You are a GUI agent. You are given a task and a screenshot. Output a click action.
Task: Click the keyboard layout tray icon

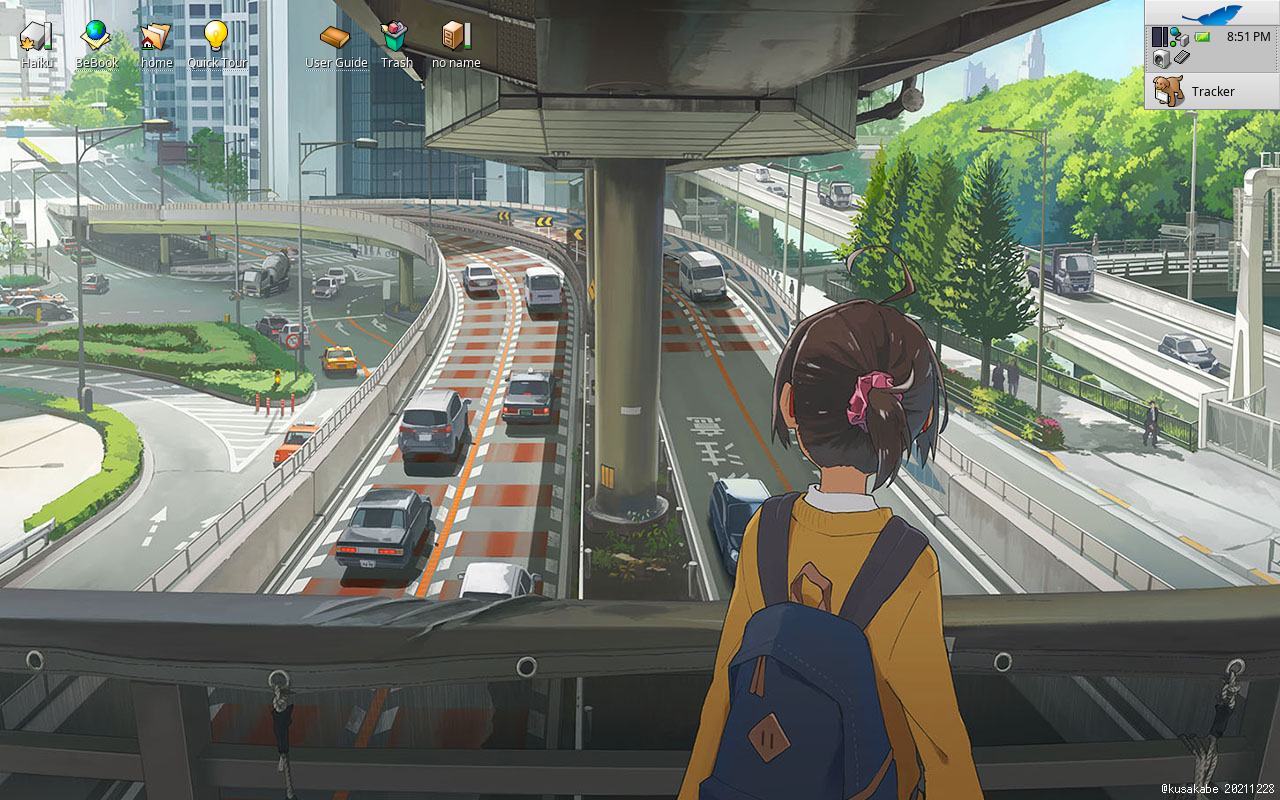[x=1180, y=58]
